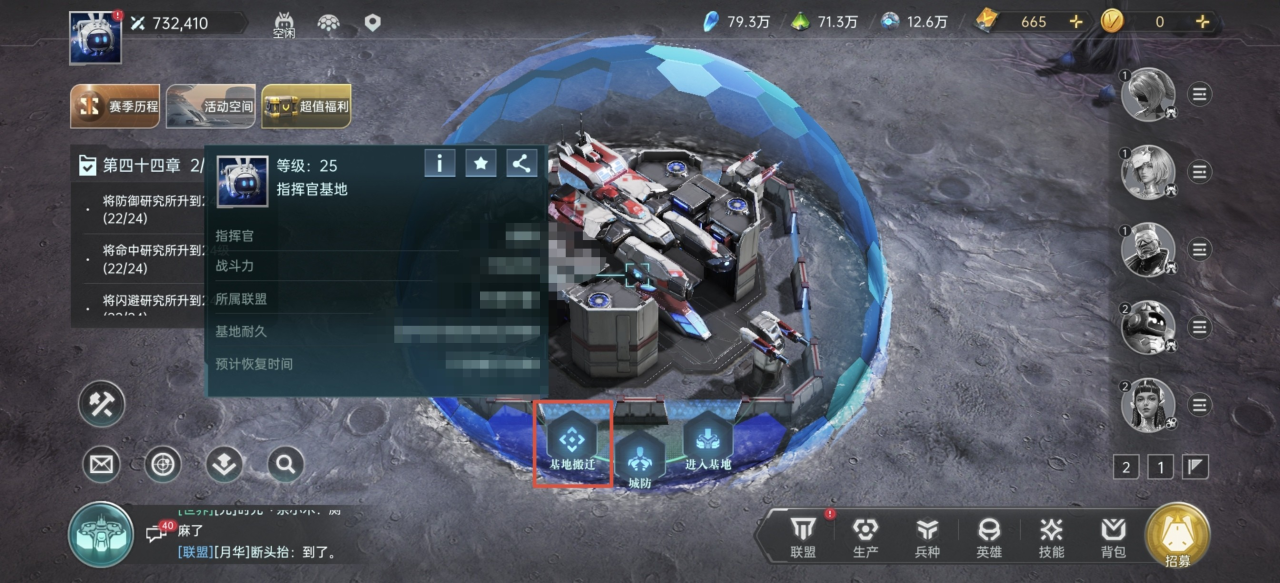This screenshot has width=1280, height=583.
Task: Click the info button on base panel
Action: (440, 162)
